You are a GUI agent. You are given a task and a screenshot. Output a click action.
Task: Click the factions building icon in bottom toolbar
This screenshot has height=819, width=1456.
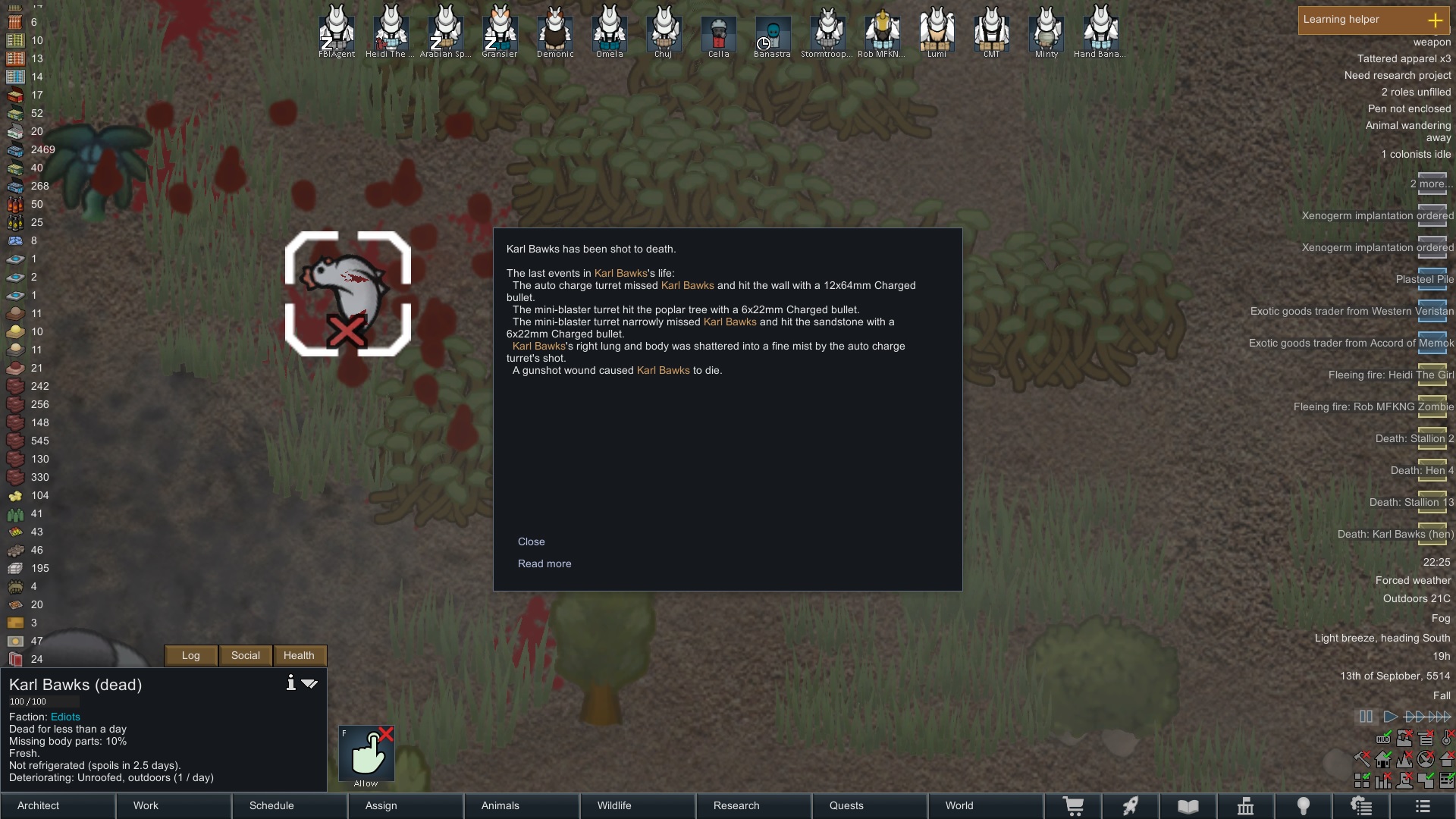coord(1245,806)
